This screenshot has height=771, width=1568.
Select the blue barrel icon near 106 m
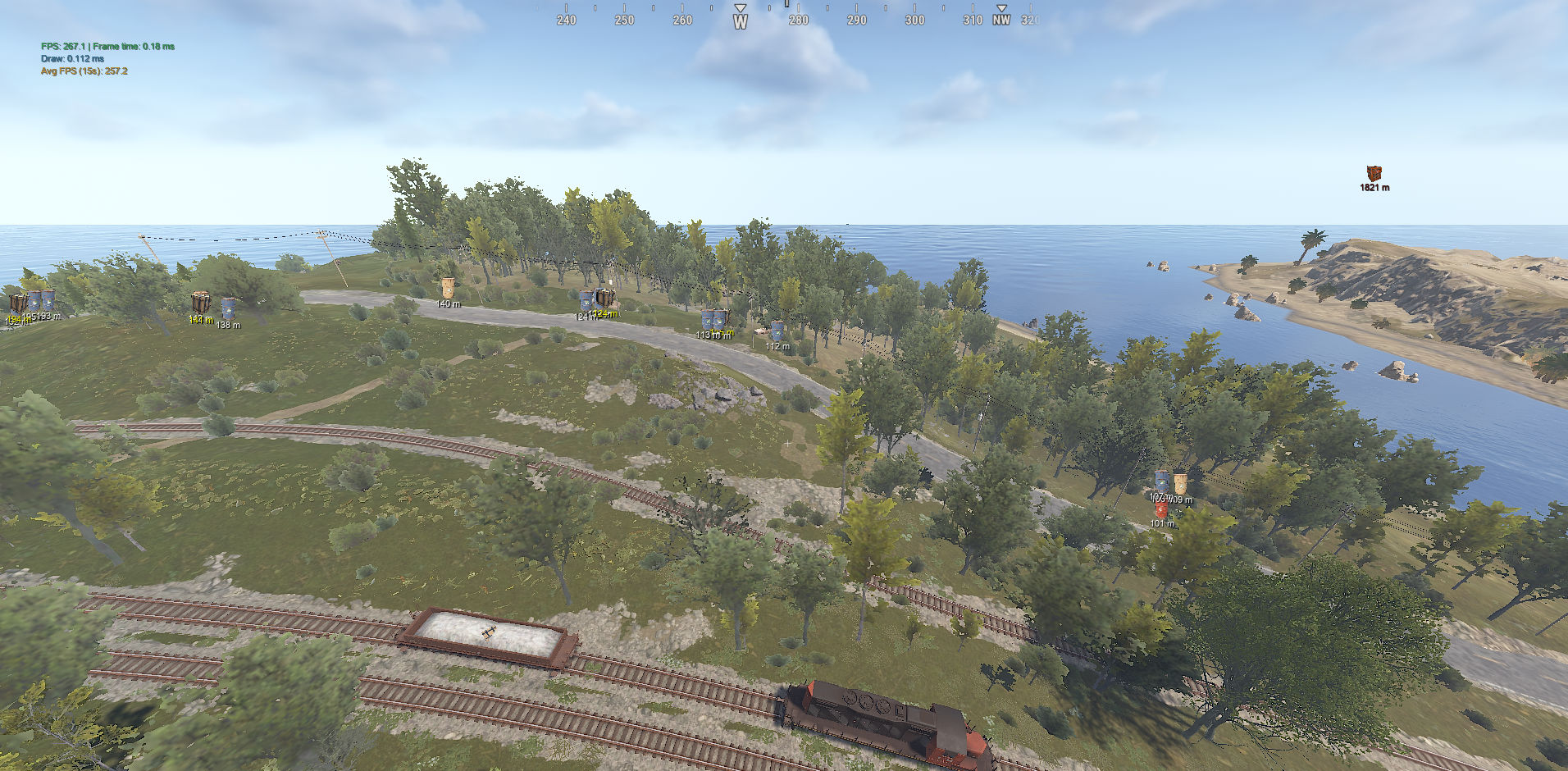point(1162,481)
